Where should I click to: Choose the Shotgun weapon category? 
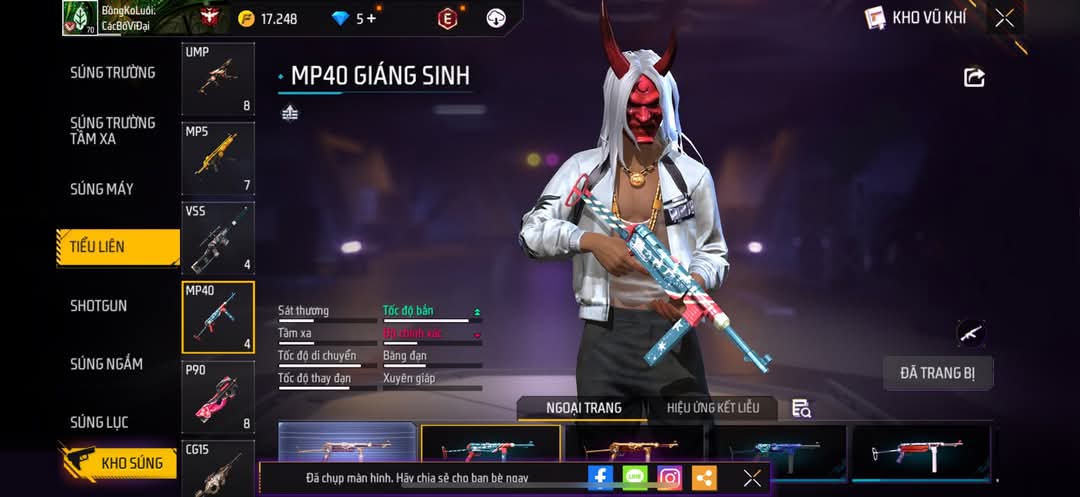[x=98, y=306]
